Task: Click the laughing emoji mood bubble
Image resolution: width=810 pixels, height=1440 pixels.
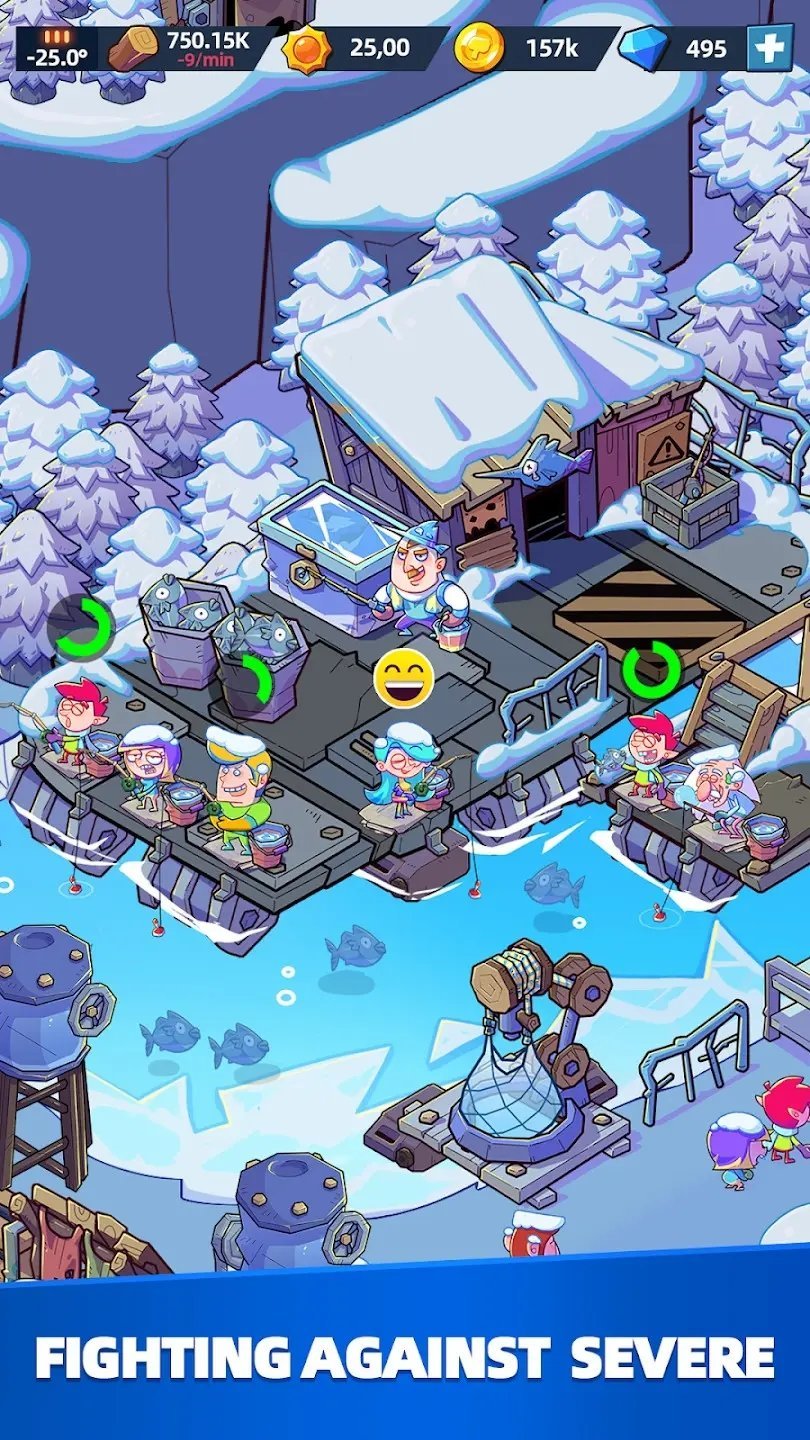Action: [404, 677]
